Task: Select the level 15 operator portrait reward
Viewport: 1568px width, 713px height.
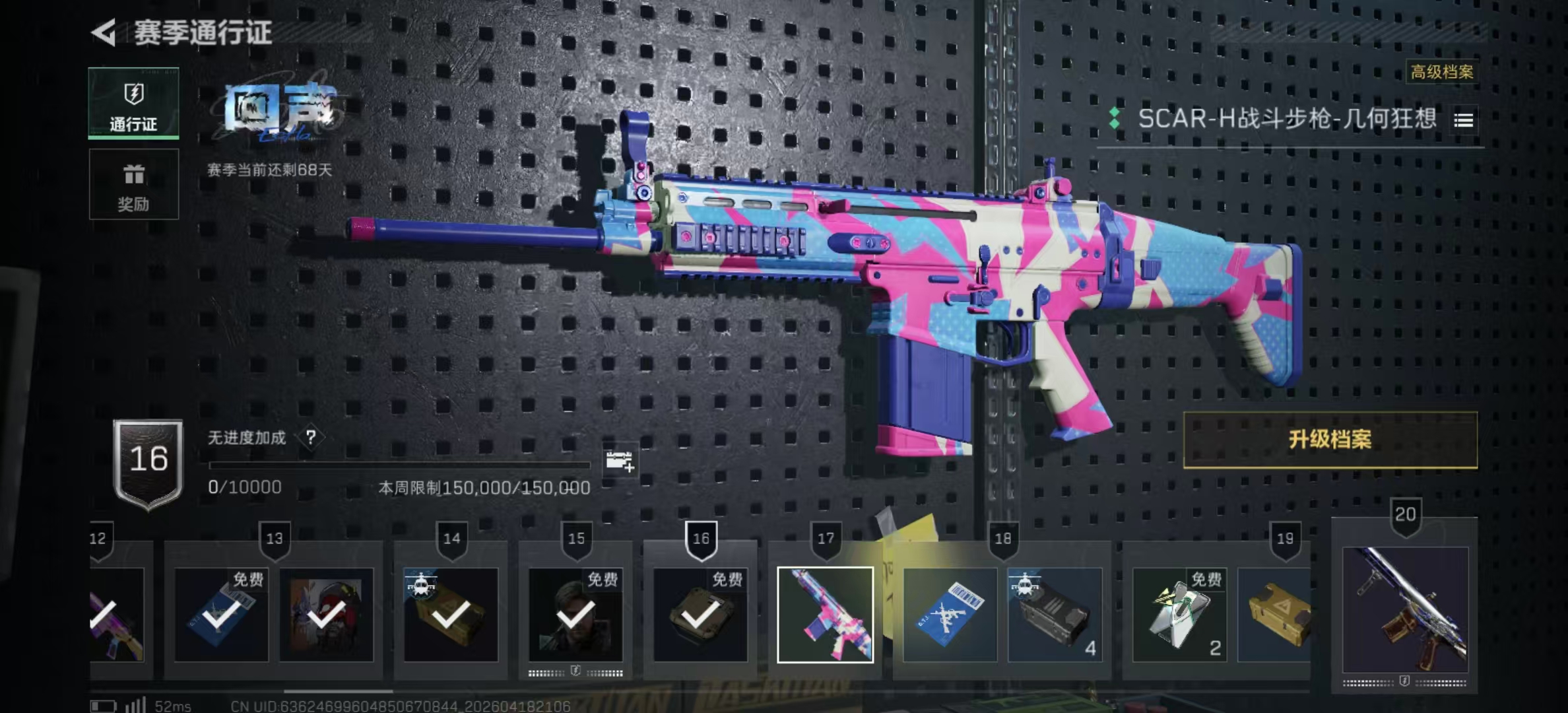Action: (575, 615)
